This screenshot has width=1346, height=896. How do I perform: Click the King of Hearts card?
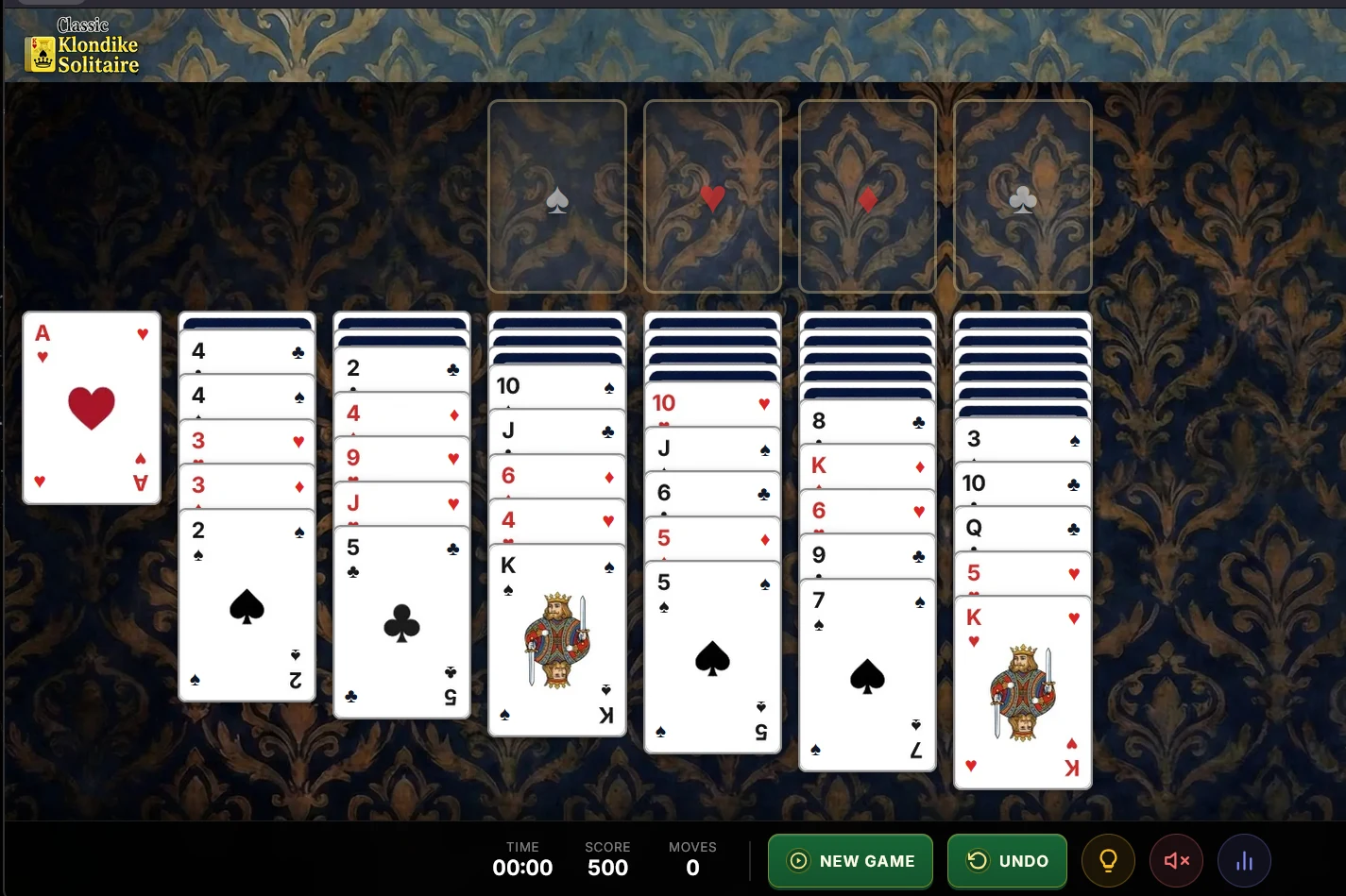click(x=1022, y=694)
